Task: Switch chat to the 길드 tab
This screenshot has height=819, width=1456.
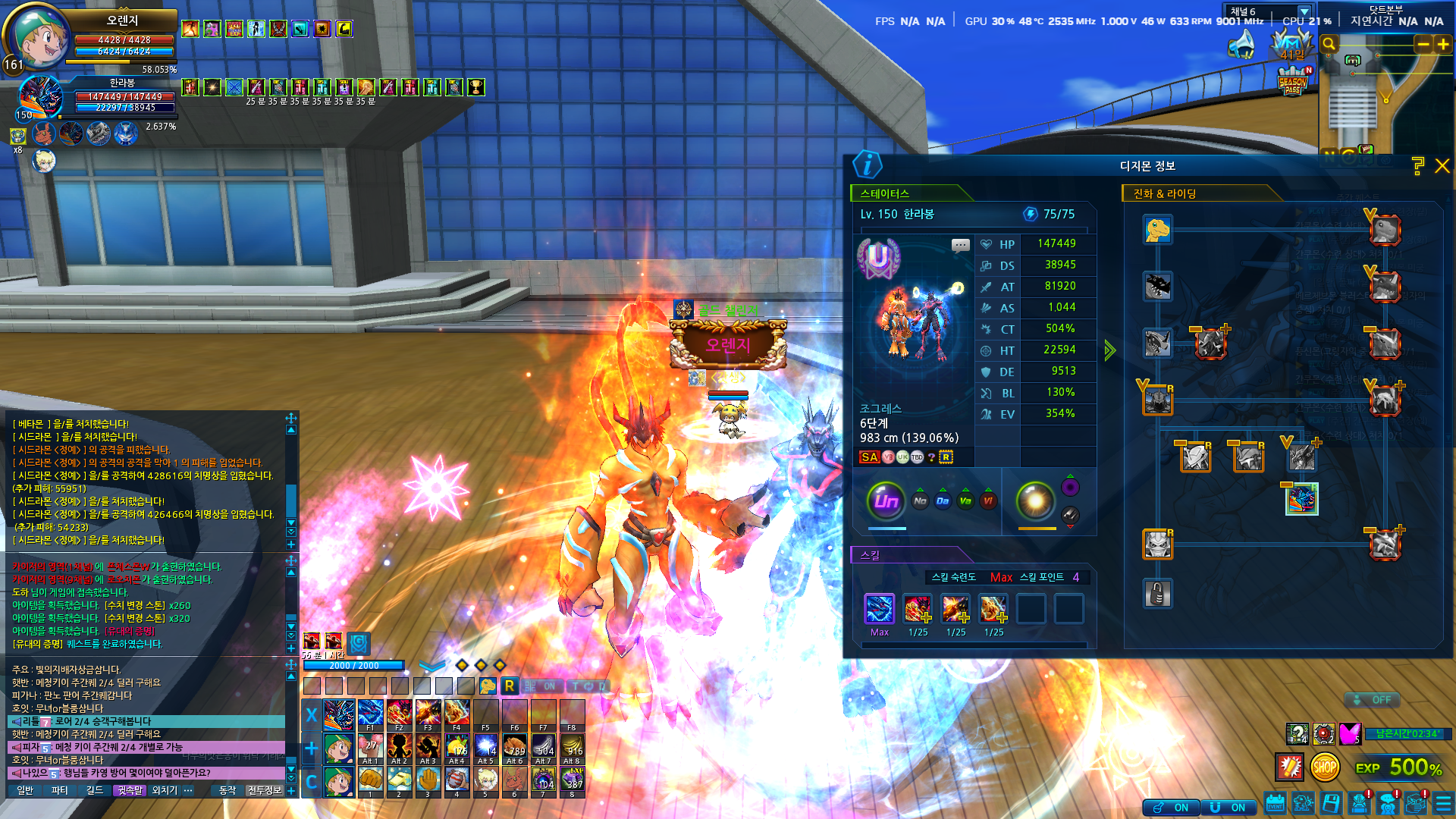Action: click(x=95, y=790)
